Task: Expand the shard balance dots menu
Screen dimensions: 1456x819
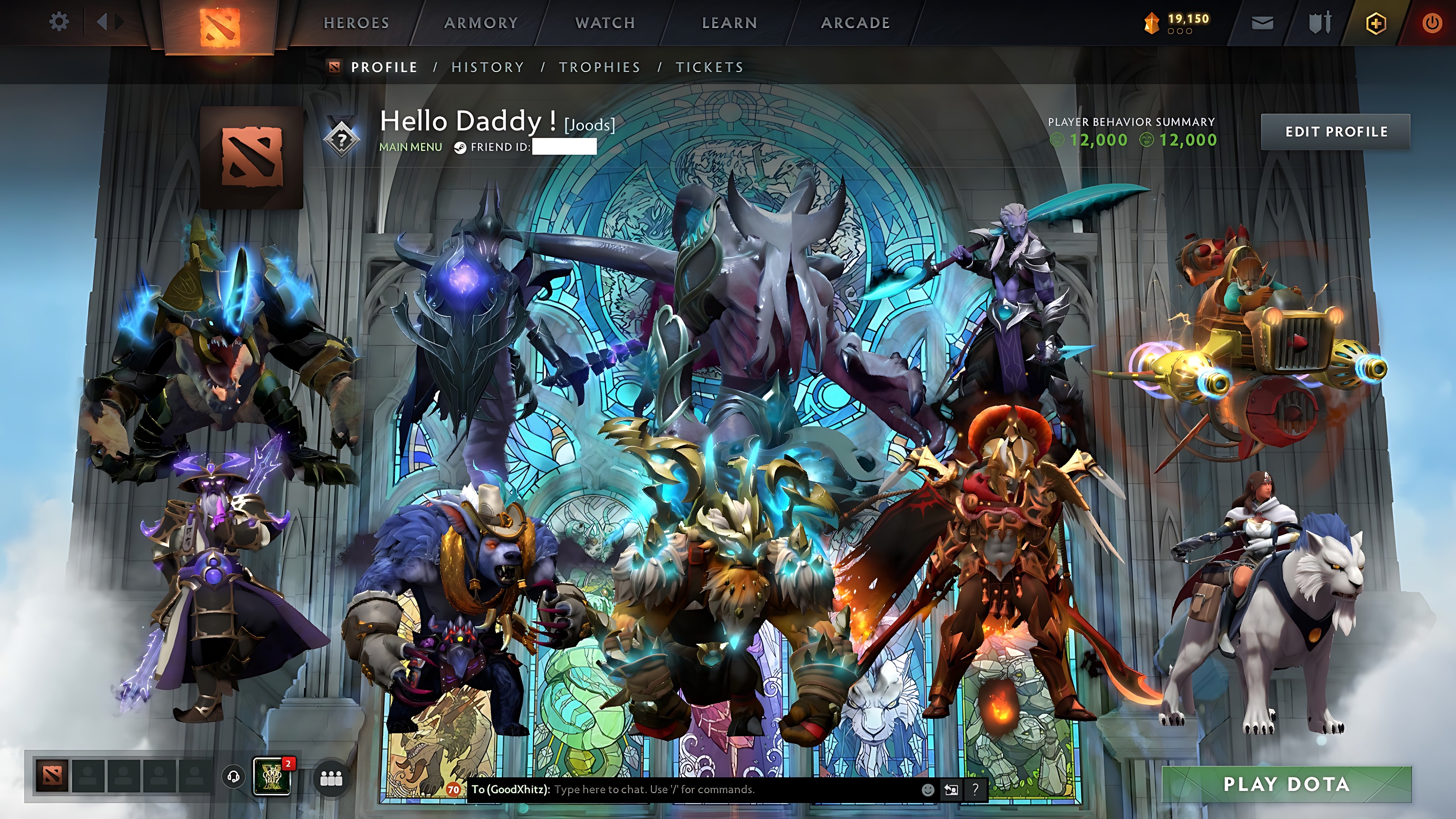Action: (x=1180, y=31)
